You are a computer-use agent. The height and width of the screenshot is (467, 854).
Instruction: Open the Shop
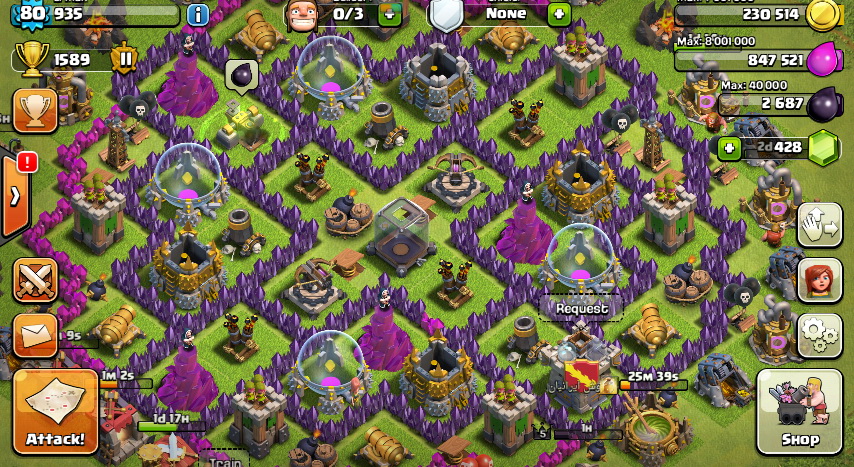pyautogui.click(x=799, y=411)
